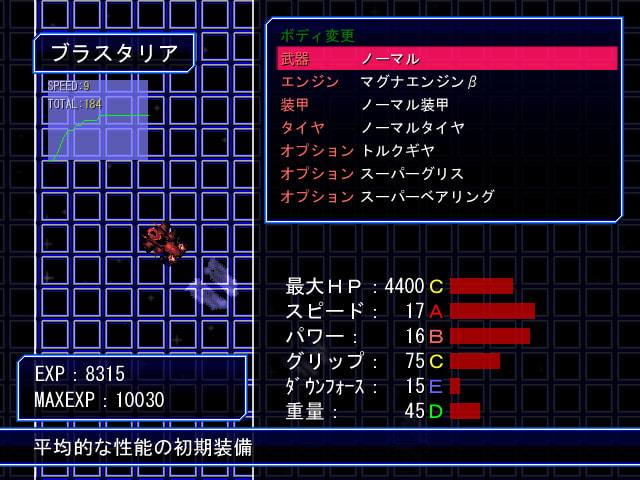The width and height of the screenshot is (640, 480).
Task: Open the オプション トルクギヤ slot
Action: (x=446, y=151)
